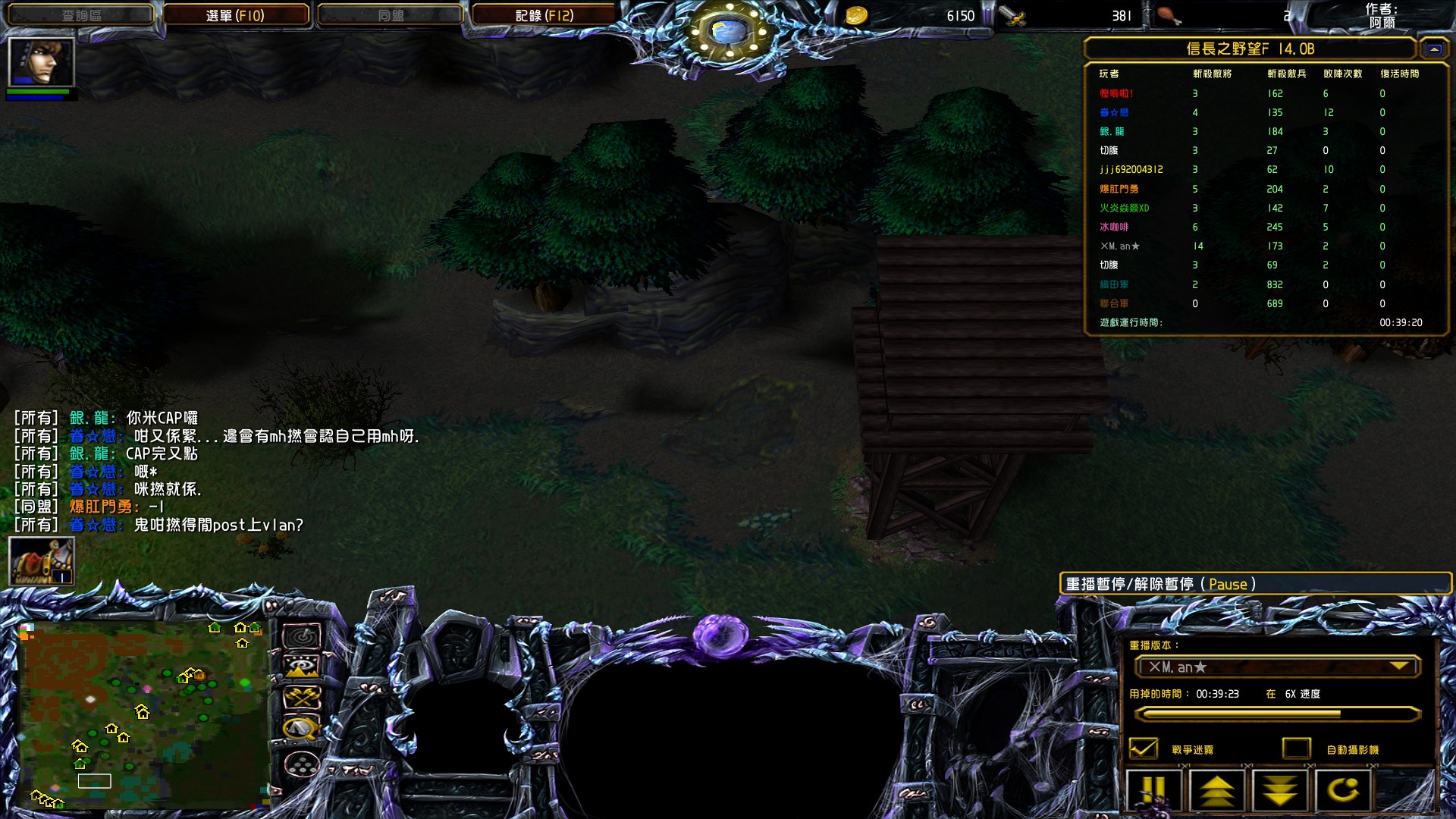Click the replay progress bar
Image resolution: width=1456 pixels, height=819 pixels.
[x=1277, y=714]
